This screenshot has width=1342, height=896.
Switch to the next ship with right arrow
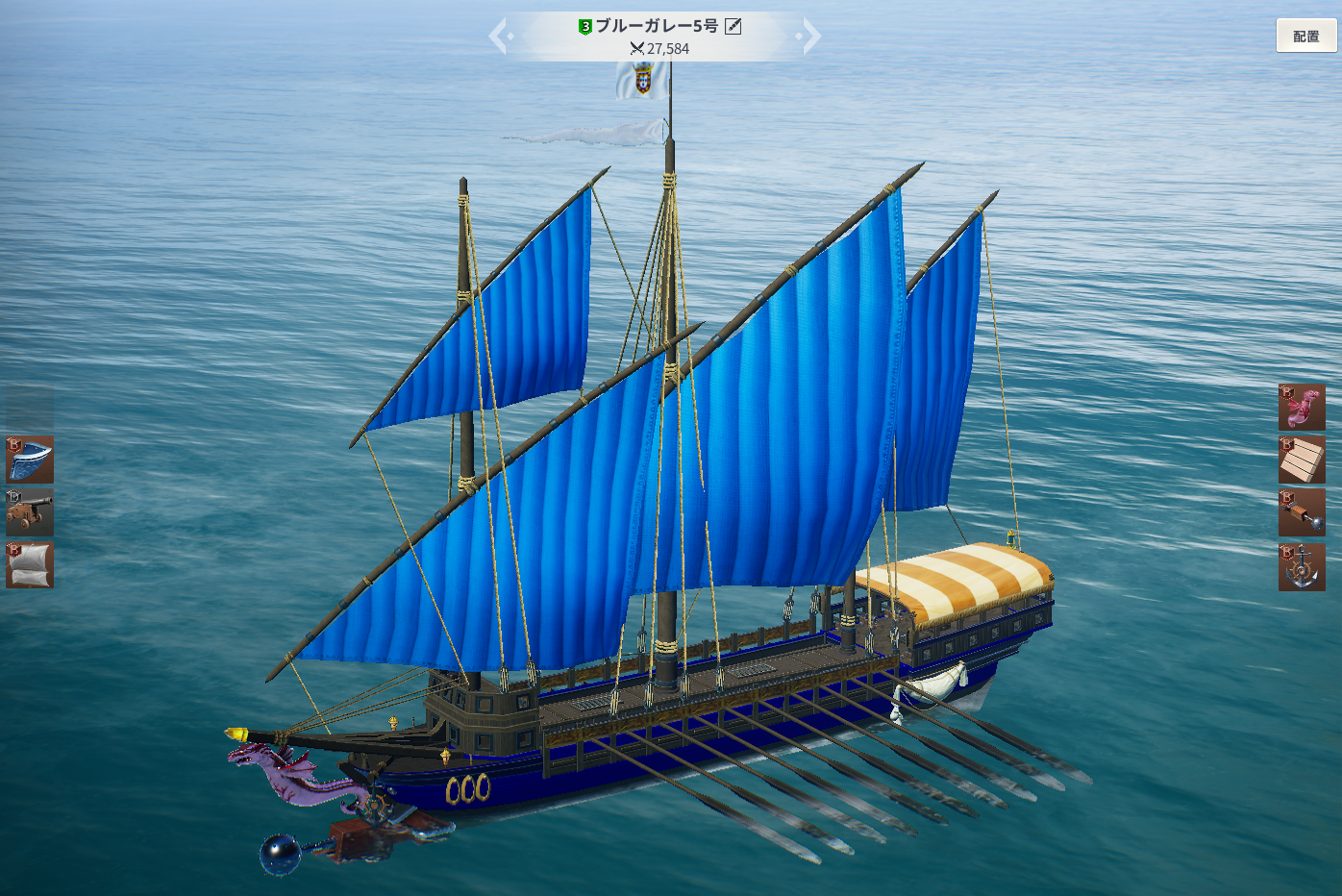tap(809, 37)
